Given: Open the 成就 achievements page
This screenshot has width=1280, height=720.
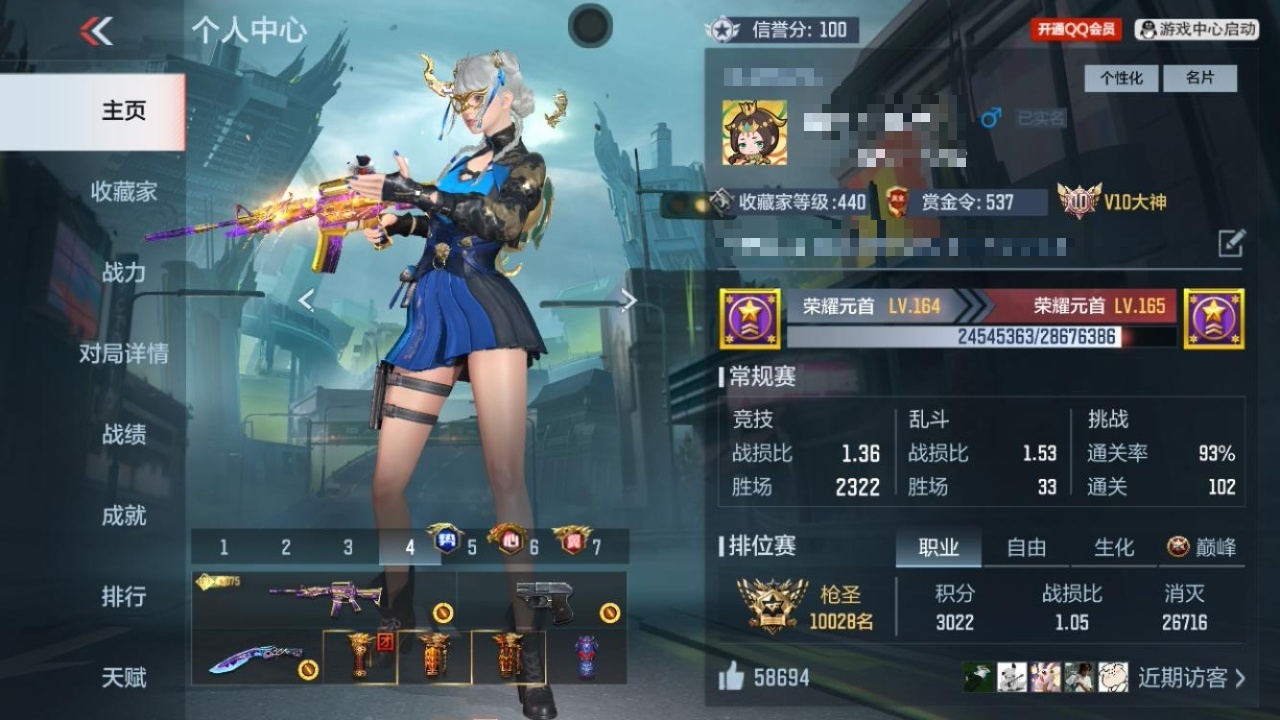Looking at the screenshot, I should (123, 515).
